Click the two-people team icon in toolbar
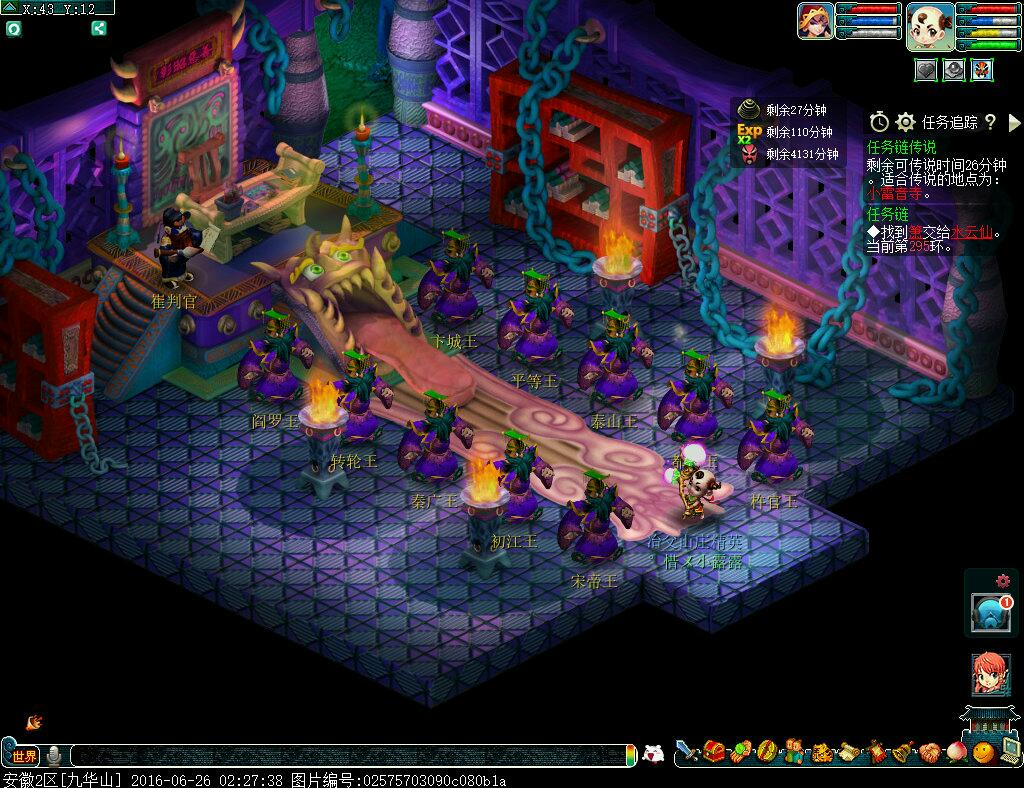 [x=795, y=752]
